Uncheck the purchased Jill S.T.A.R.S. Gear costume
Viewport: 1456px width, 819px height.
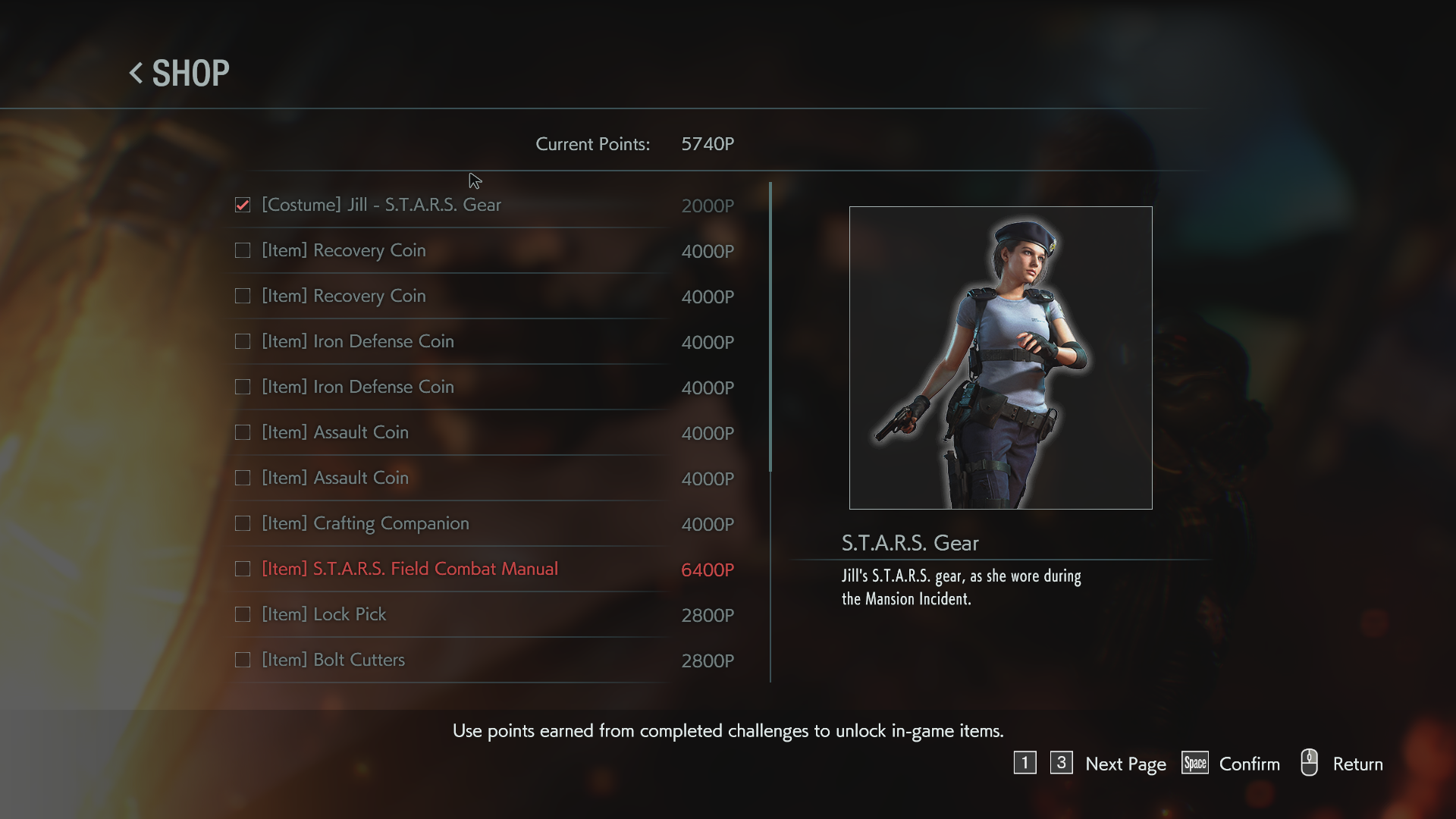point(243,205)
